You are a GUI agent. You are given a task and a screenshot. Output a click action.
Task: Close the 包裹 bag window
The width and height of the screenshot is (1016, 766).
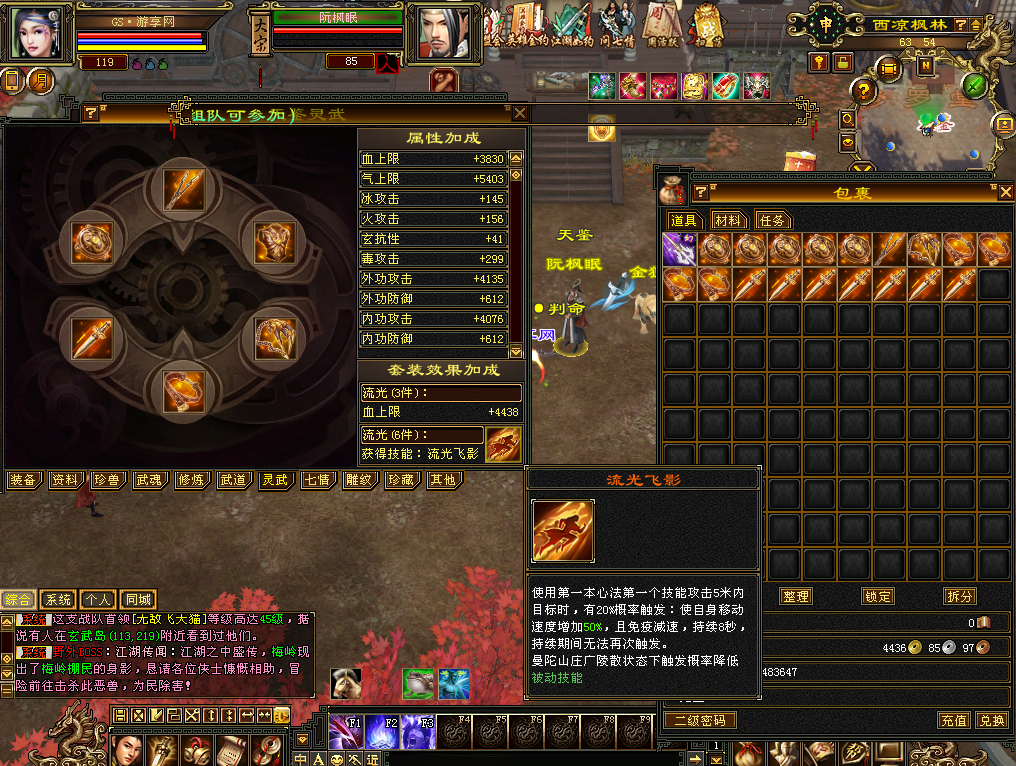1005,193
